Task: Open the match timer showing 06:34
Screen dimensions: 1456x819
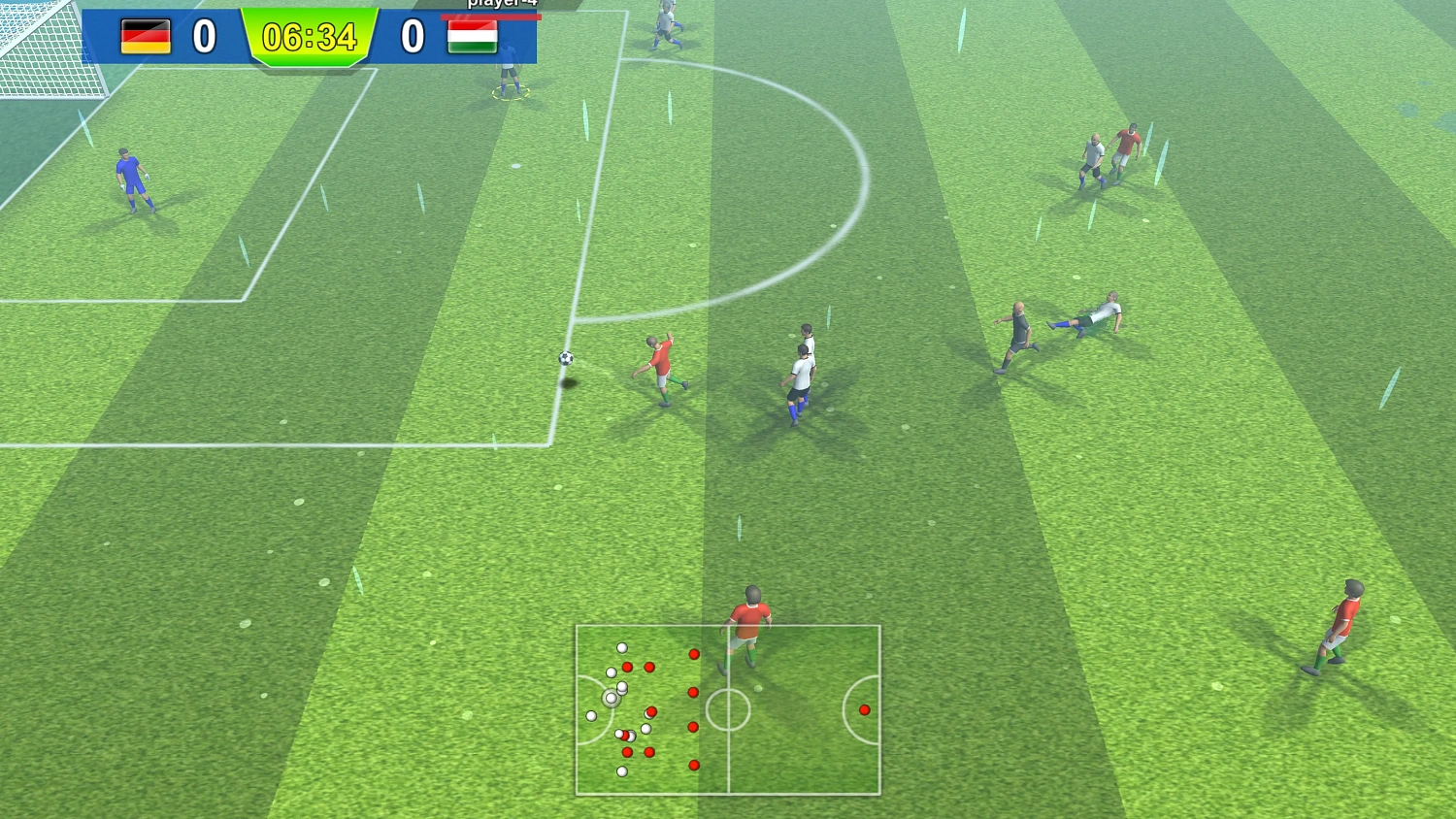Action: click(311, 37)
